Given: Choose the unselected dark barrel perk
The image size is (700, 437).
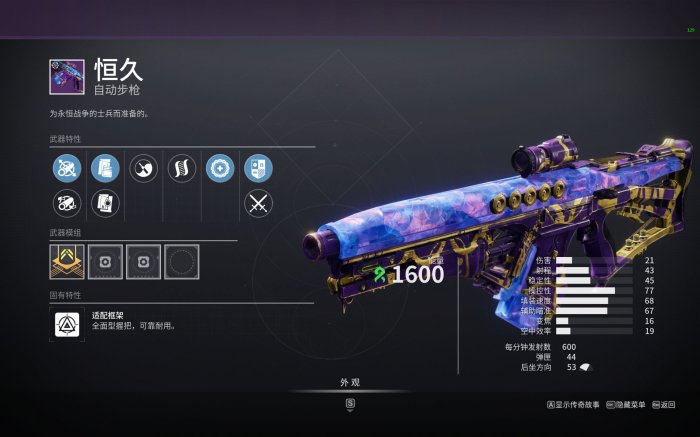Looking at the screenshot, I should (x=66, y=204).
